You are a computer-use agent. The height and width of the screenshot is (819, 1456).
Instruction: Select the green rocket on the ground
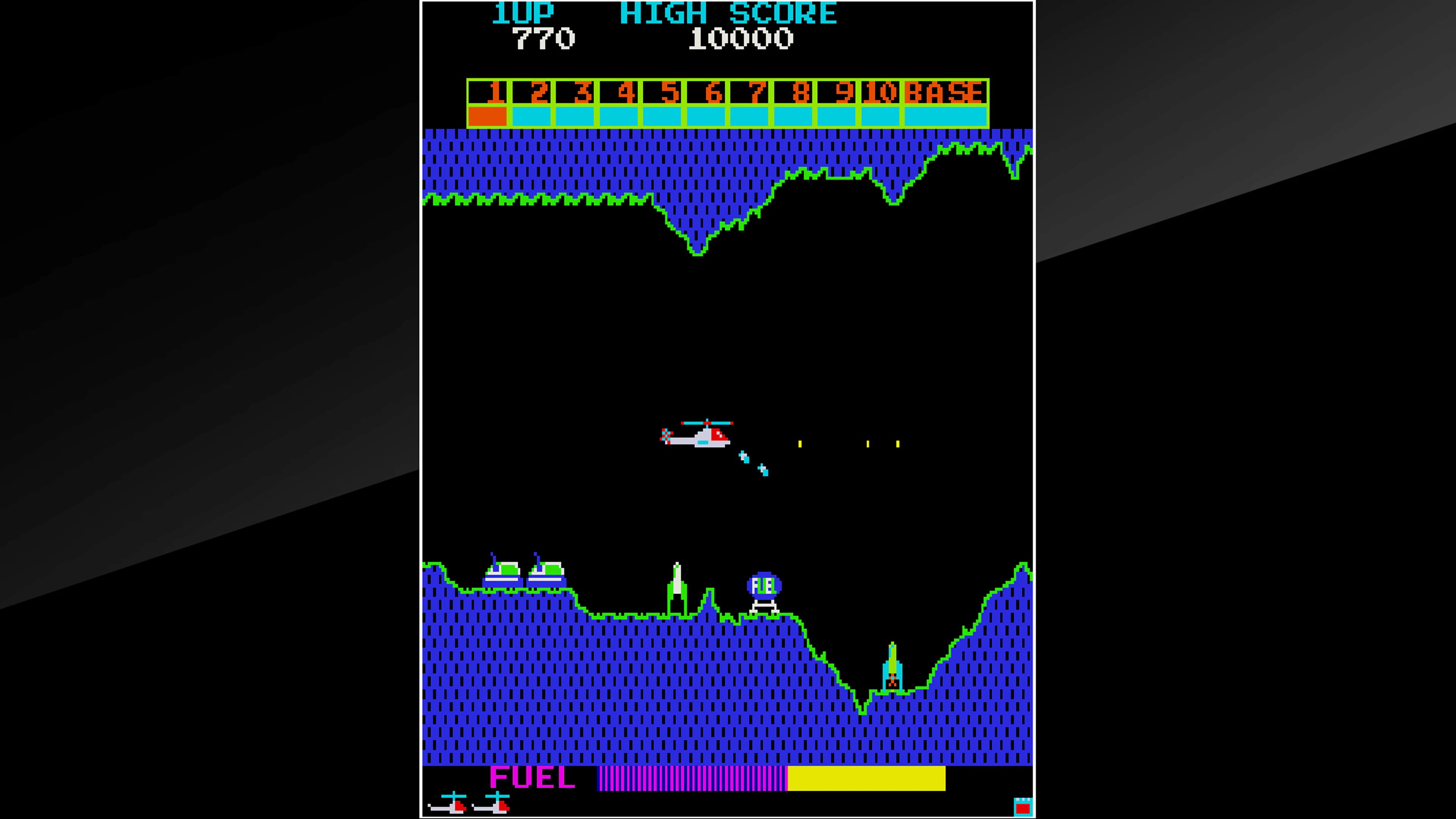tap(676, 585)
